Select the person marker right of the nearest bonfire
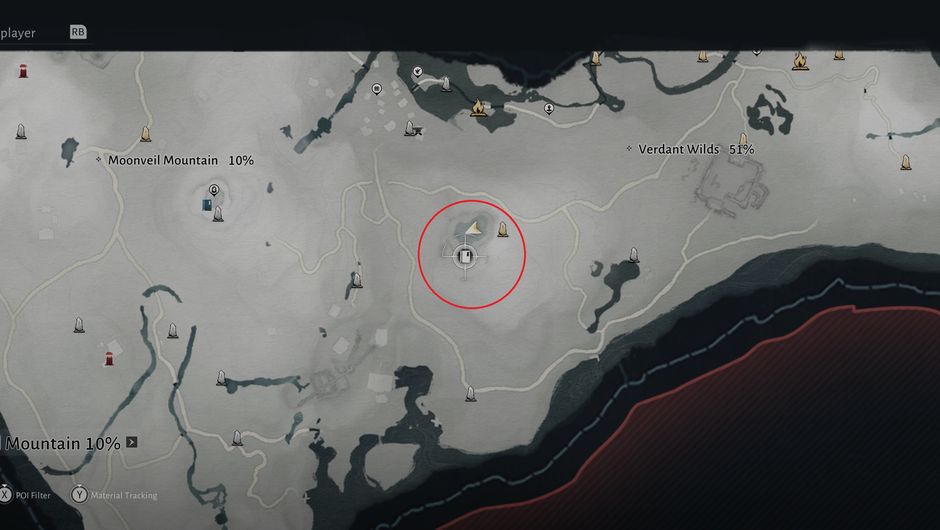The width and height of the screenshot is (940, 530). 549,107
